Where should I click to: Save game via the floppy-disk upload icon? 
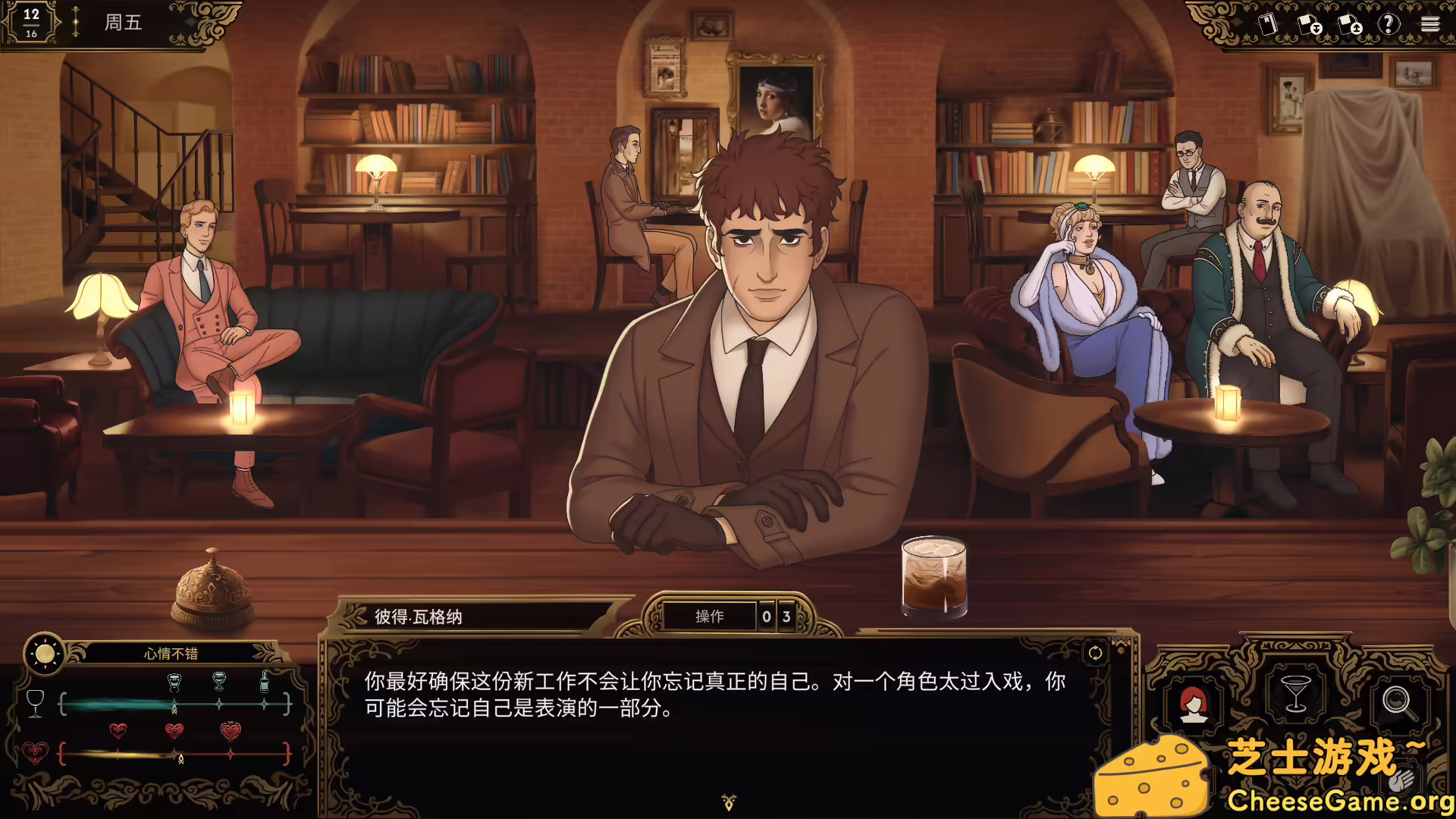(1348, 25)
